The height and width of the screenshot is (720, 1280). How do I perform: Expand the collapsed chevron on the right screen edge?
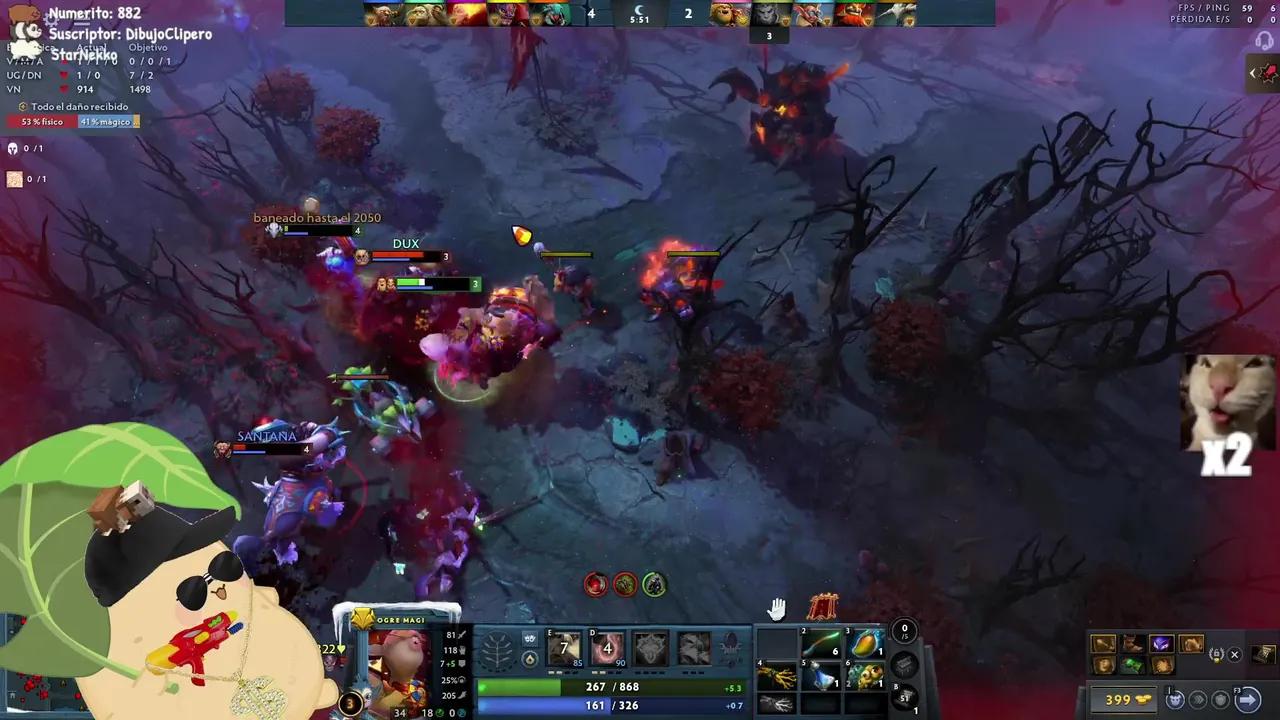1253,72
